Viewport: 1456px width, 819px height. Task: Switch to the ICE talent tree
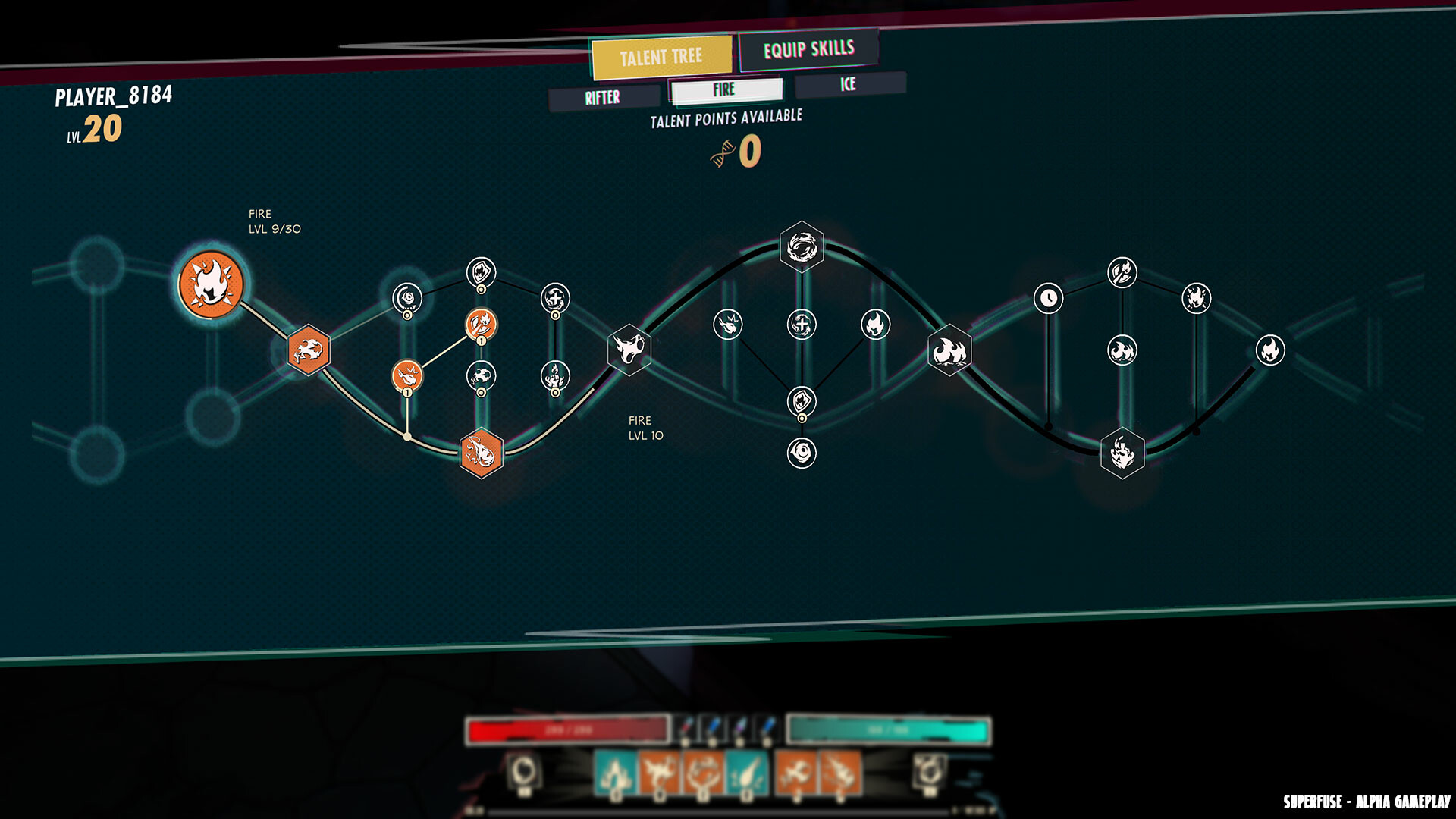[847, 85]
